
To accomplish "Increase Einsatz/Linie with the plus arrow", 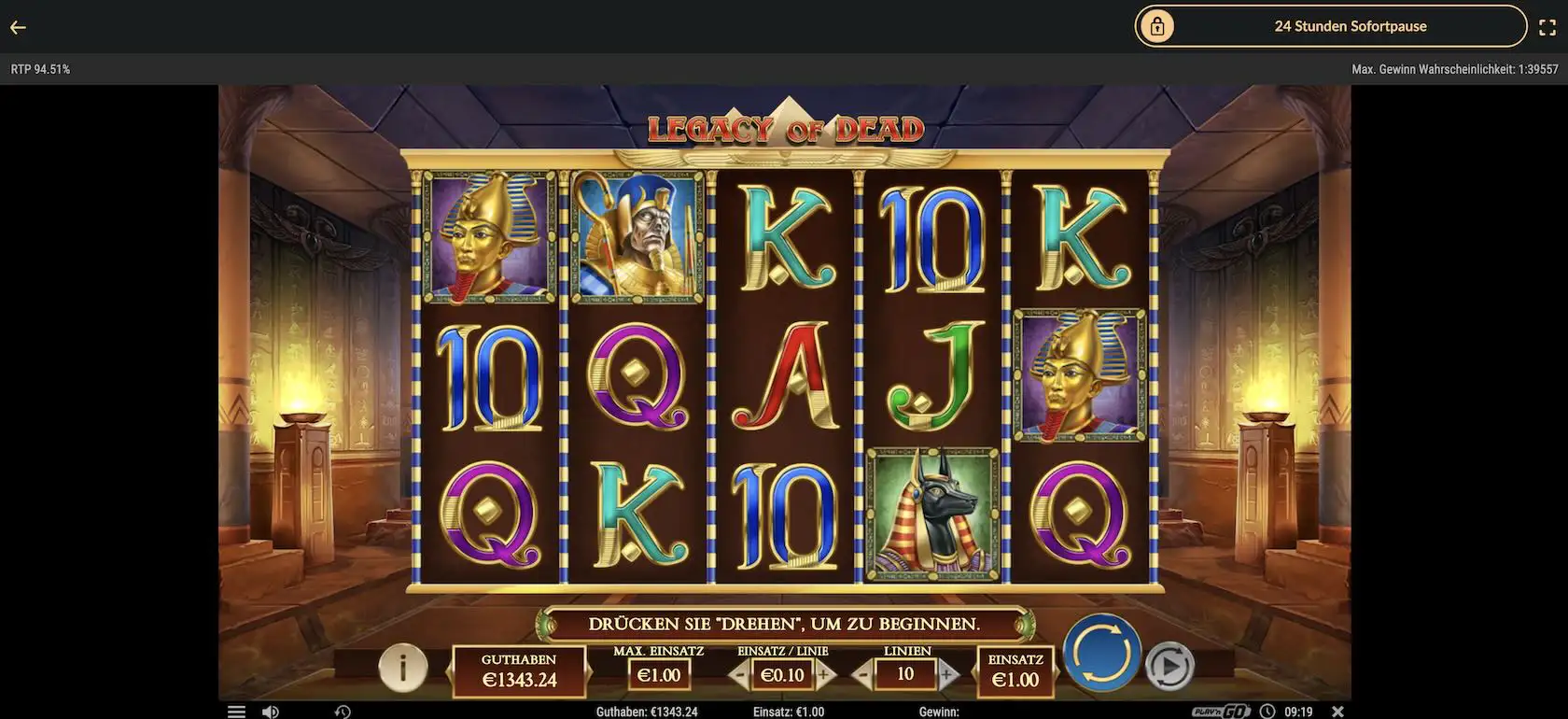I will (x=823, y=673).
